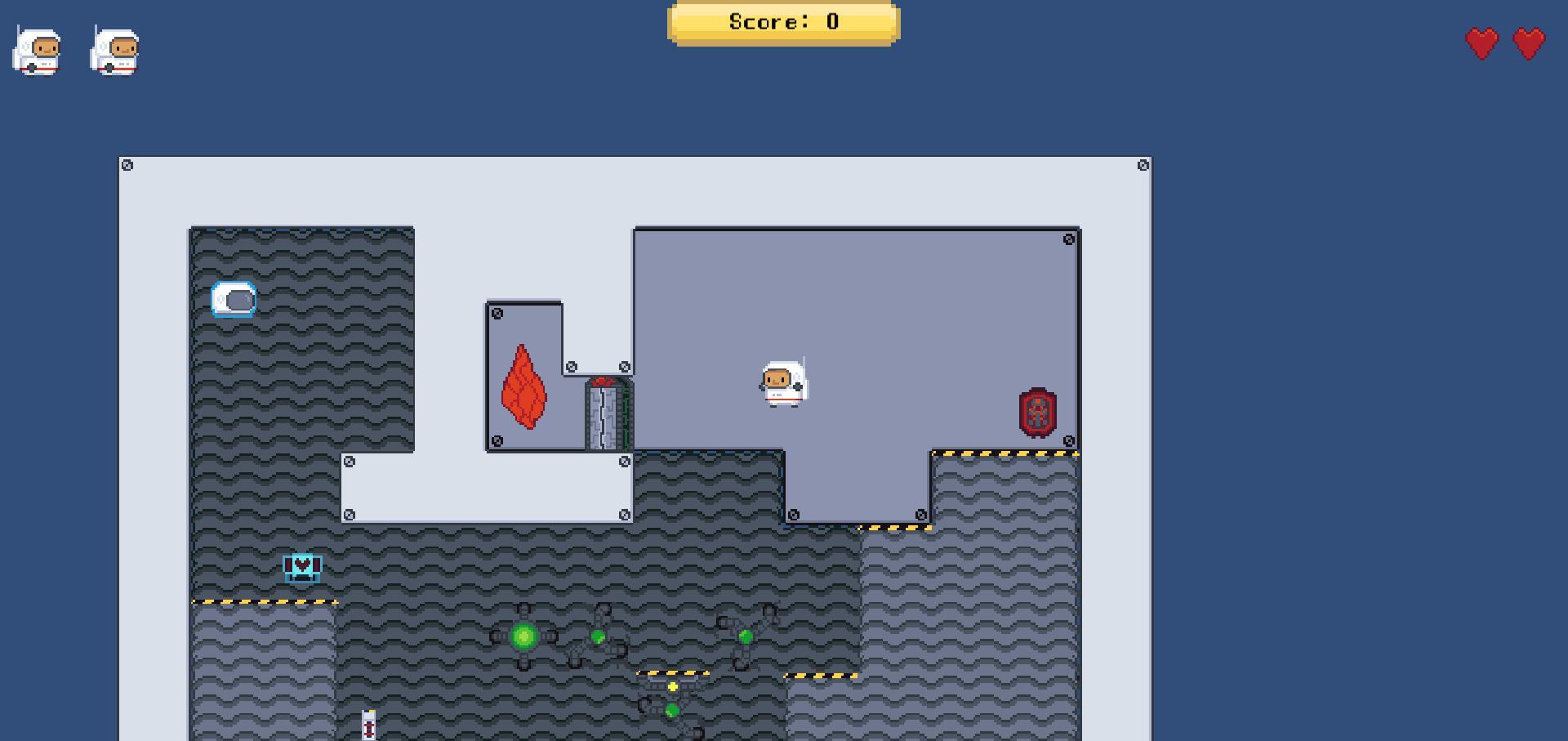Viewport: 1568px width, 741px height.
Task: Select the large green orb turbine
Action: click(x=523, y=636)
